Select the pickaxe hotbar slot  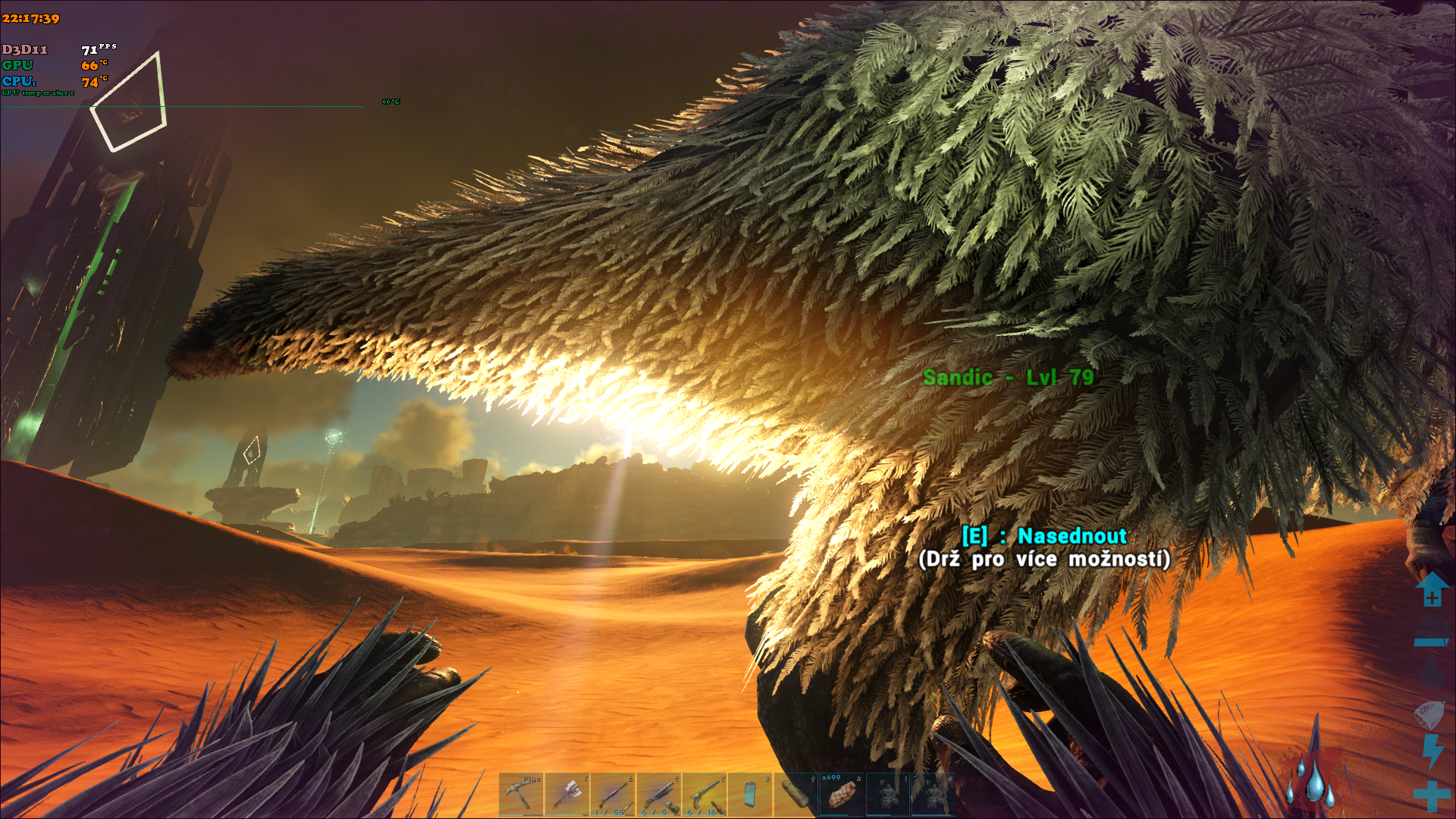pyautogui.click(x=521, y=795)
